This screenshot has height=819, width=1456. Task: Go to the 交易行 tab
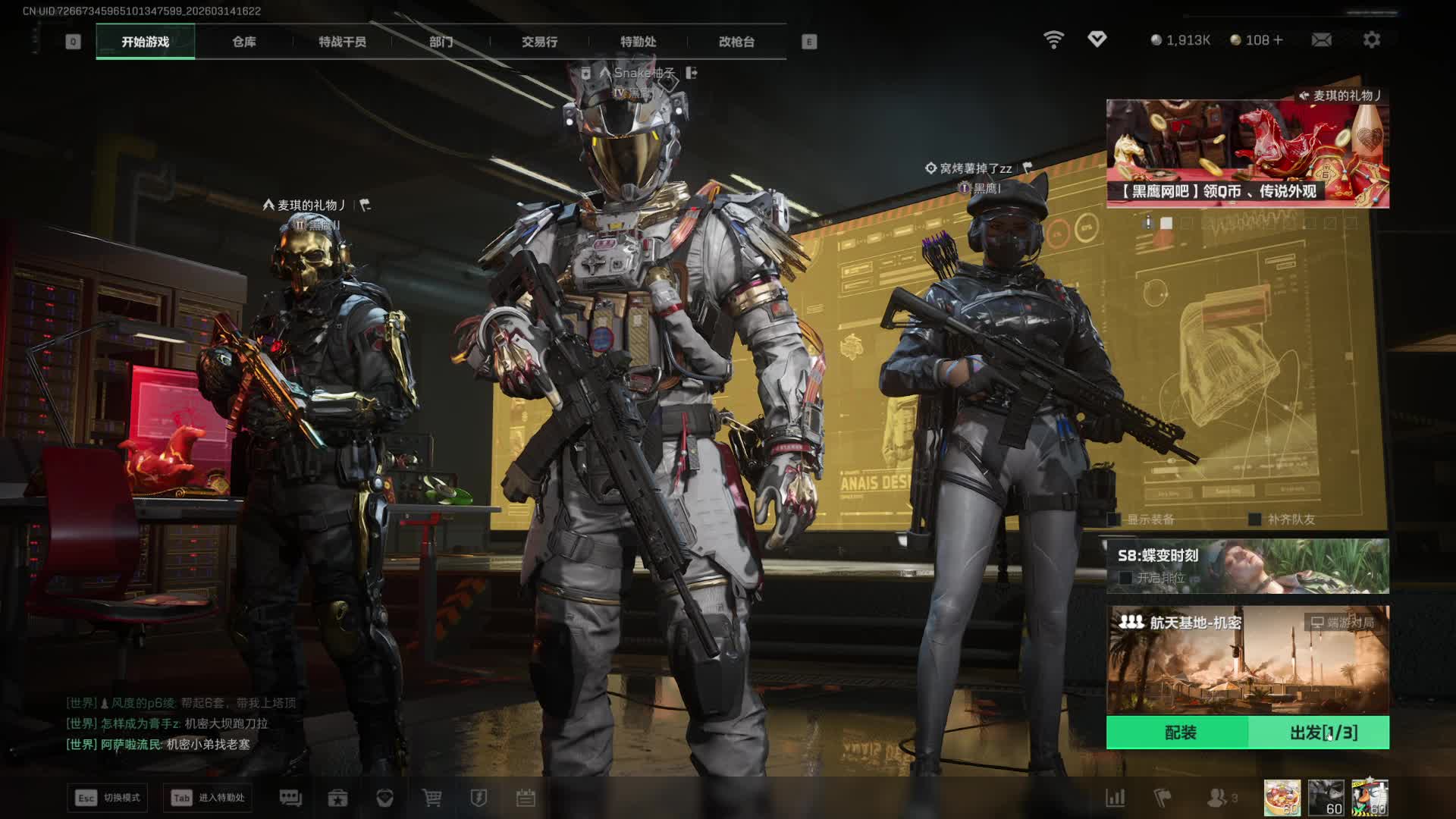tap(539, 42)
